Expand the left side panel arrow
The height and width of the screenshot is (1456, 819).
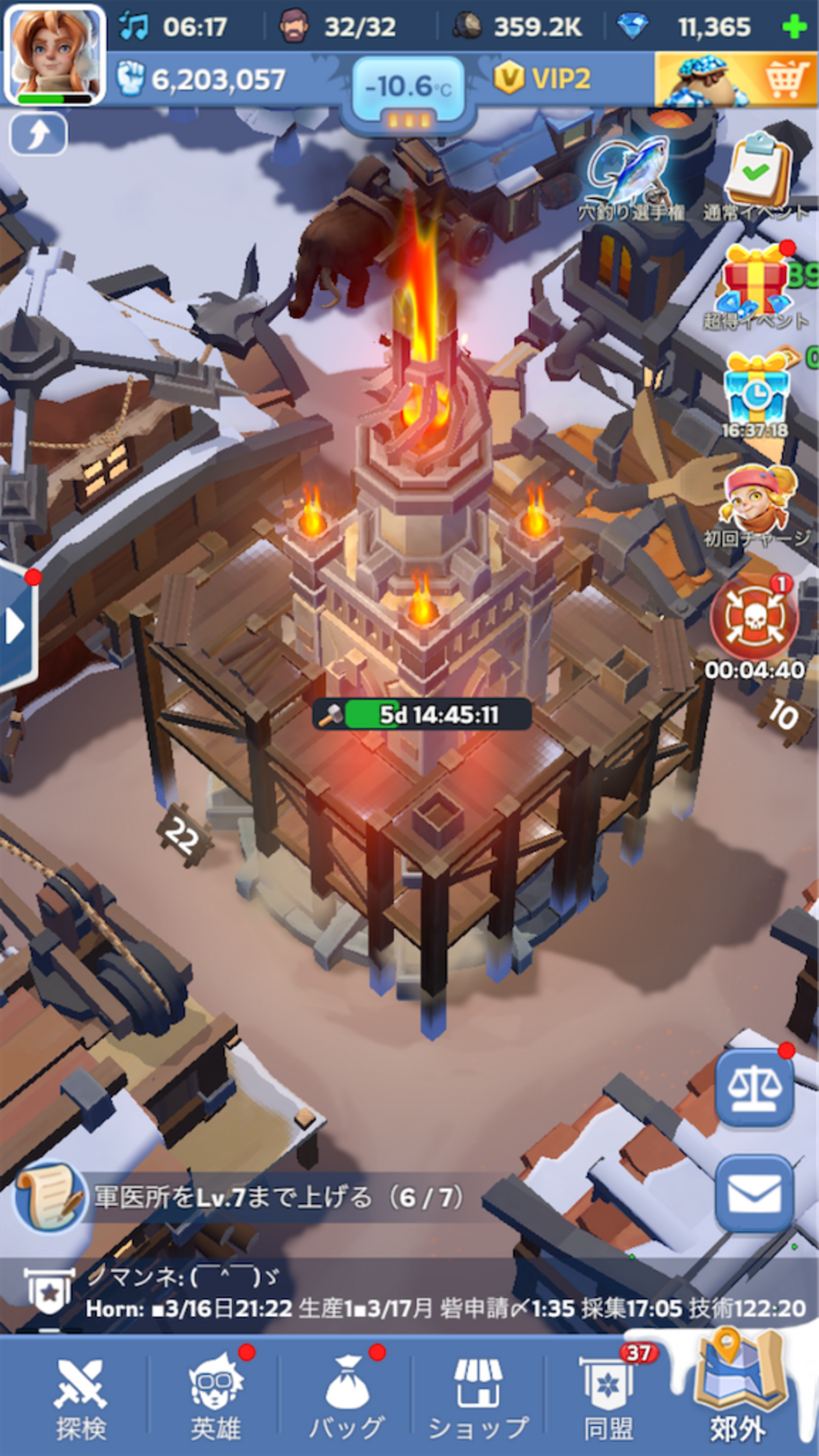16,627
